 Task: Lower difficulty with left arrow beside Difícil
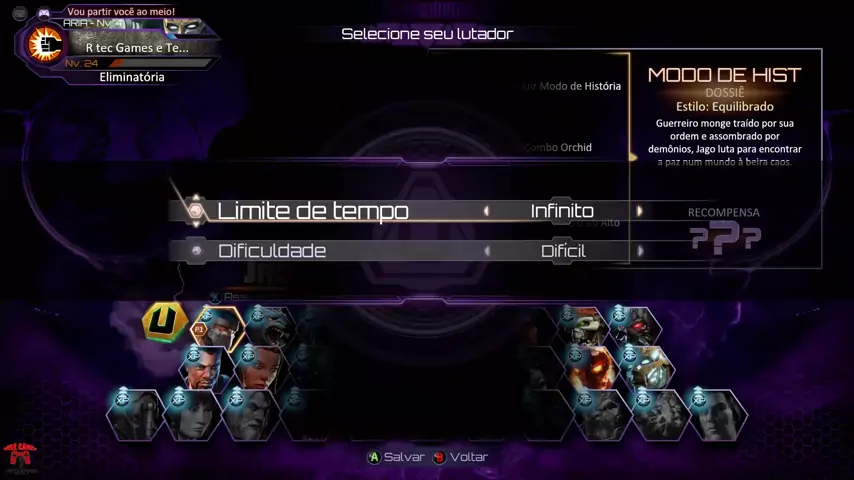point(487,251)
